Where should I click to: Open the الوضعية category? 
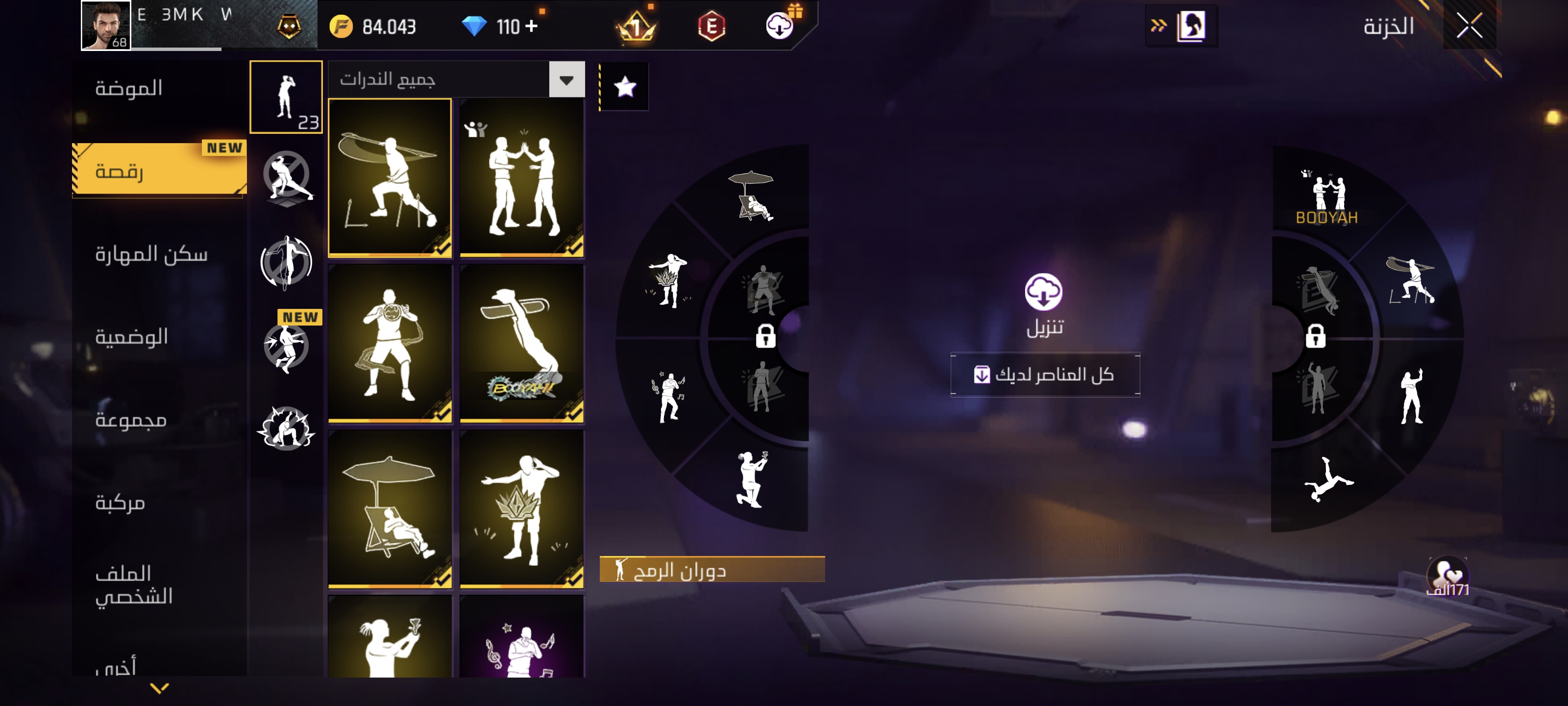(x=131, y=336)
